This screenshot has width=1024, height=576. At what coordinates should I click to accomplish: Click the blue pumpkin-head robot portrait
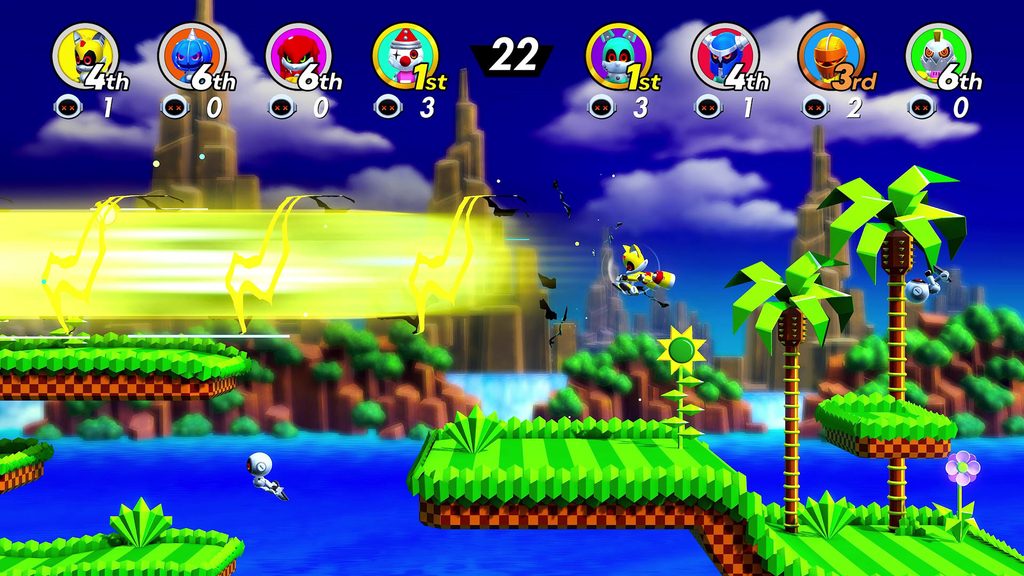[191, 55]
